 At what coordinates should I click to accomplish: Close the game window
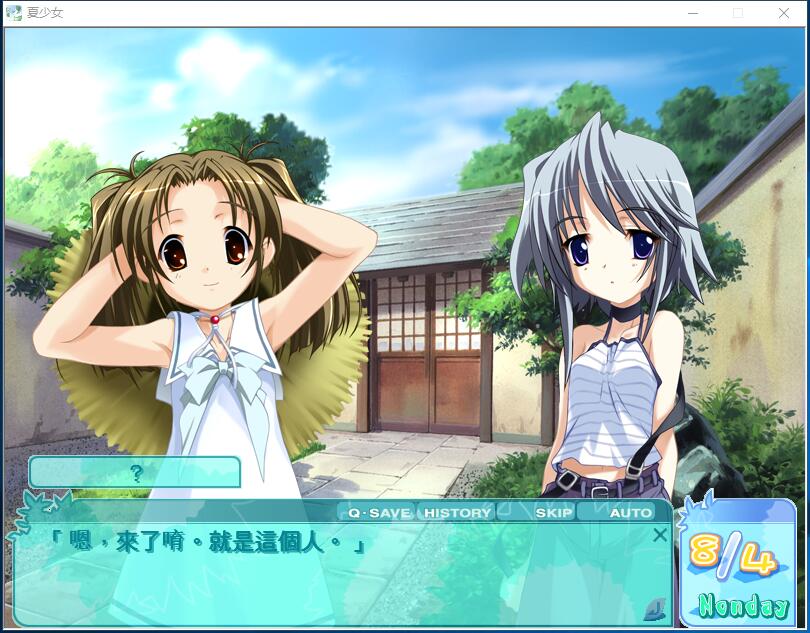coord(783,13)
